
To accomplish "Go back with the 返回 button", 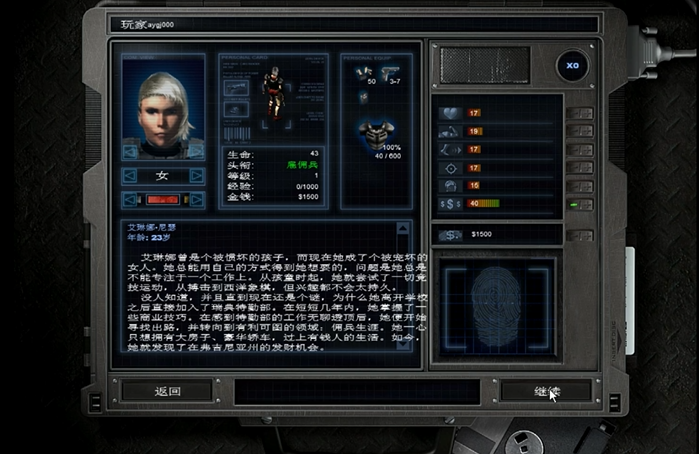I will [x=167, y=391].
